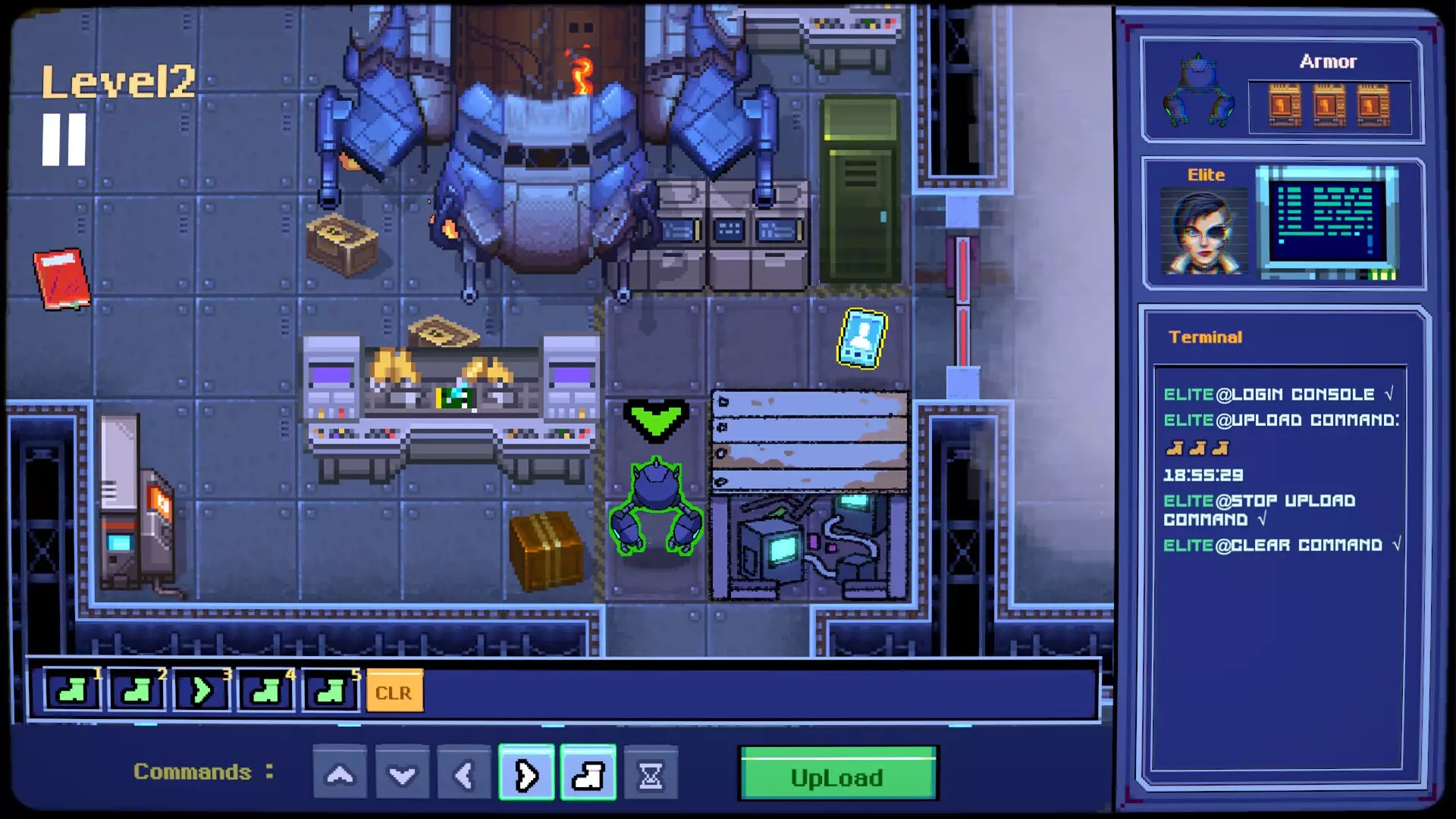Clear the command queue with CLR
The height and width of the screenshot is (819, 1456).
point(394,691)
